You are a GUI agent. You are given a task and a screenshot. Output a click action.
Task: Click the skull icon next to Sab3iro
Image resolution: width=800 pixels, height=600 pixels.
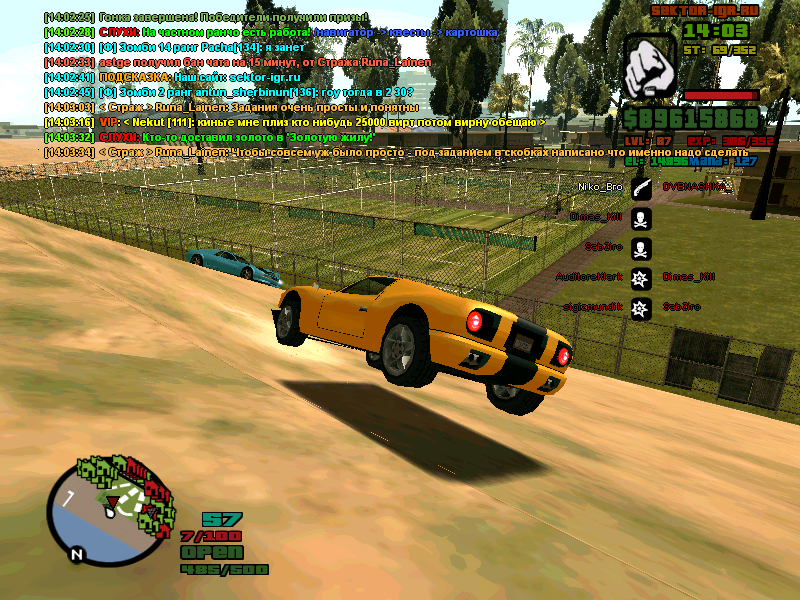click(x=641, y=247)
